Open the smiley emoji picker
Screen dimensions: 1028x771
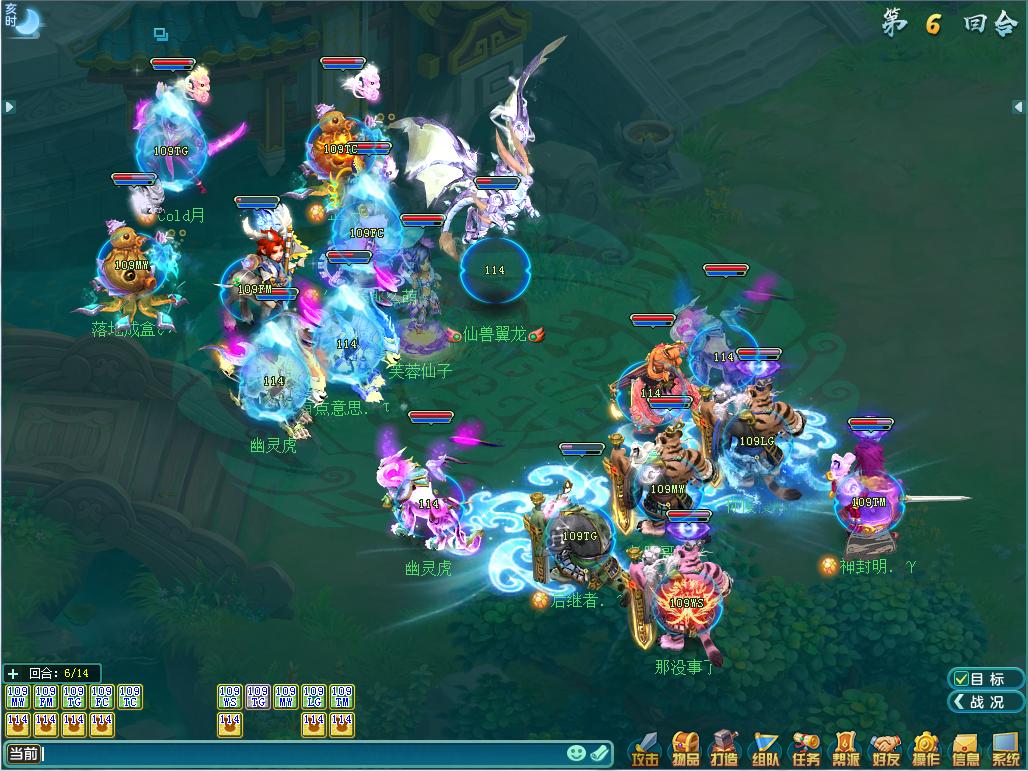click(x=576, y=753)
